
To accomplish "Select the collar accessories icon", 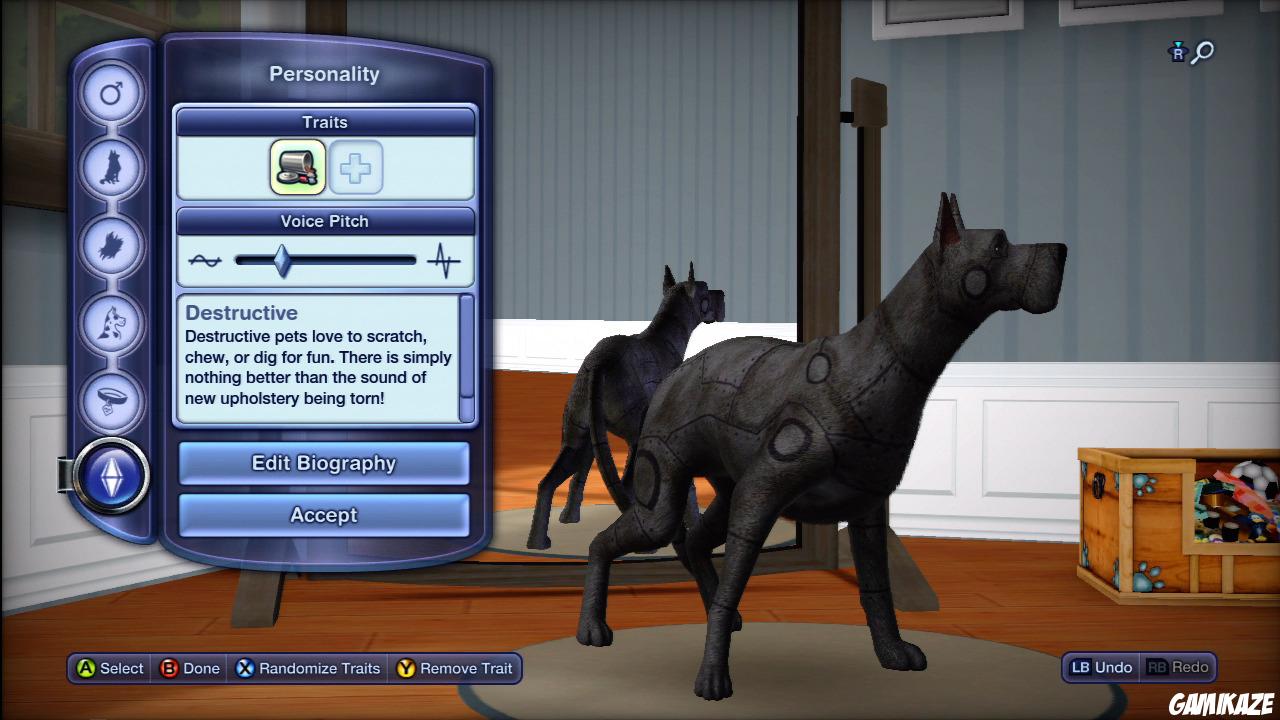I will (x=112, y=400).
